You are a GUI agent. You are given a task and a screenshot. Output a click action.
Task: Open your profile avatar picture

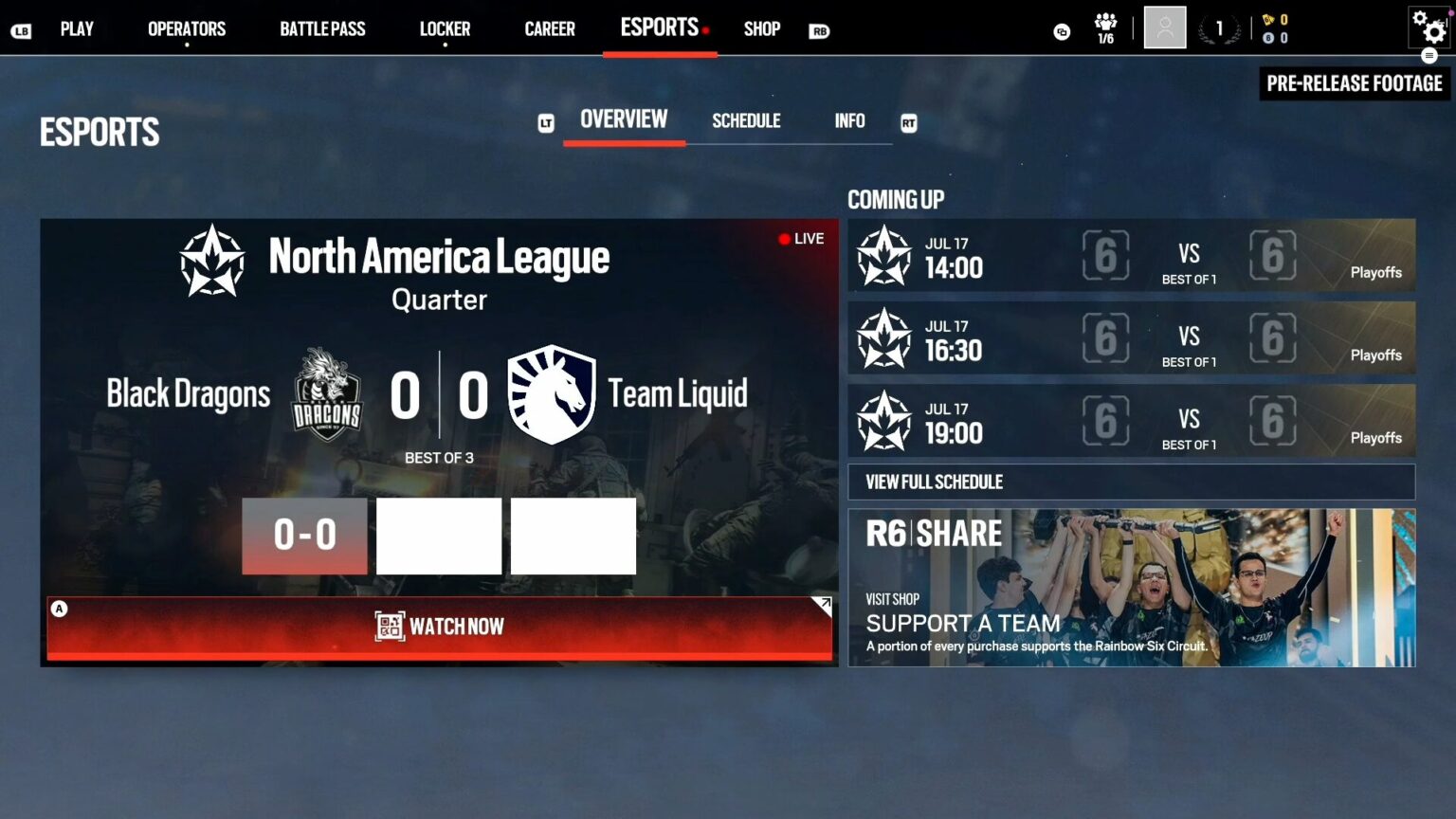(x=1164, y=27)
